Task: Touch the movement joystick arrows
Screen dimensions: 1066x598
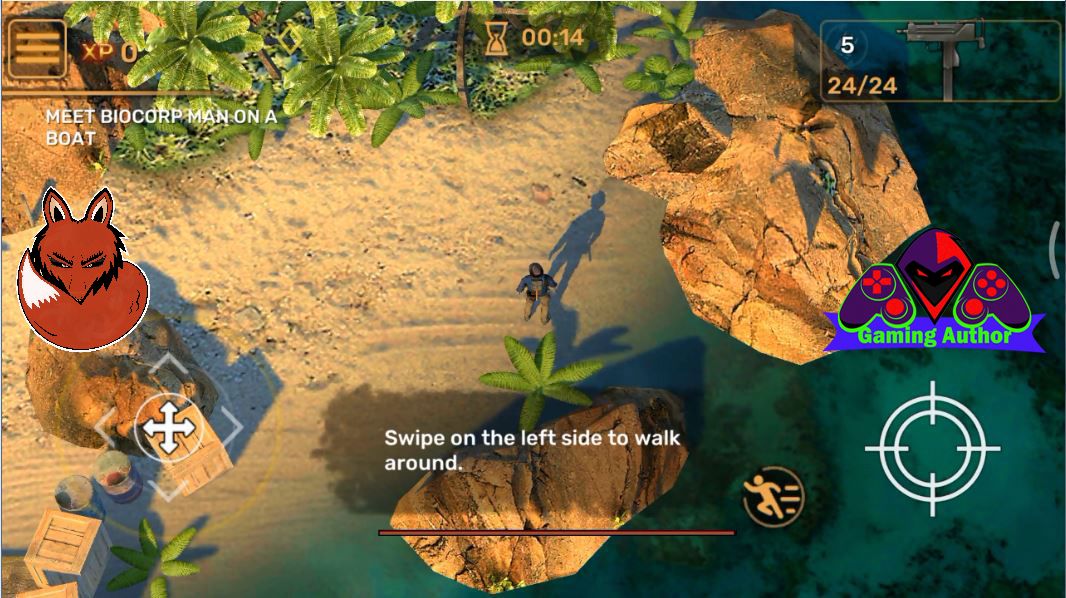Action: click(x=168, y=428)
